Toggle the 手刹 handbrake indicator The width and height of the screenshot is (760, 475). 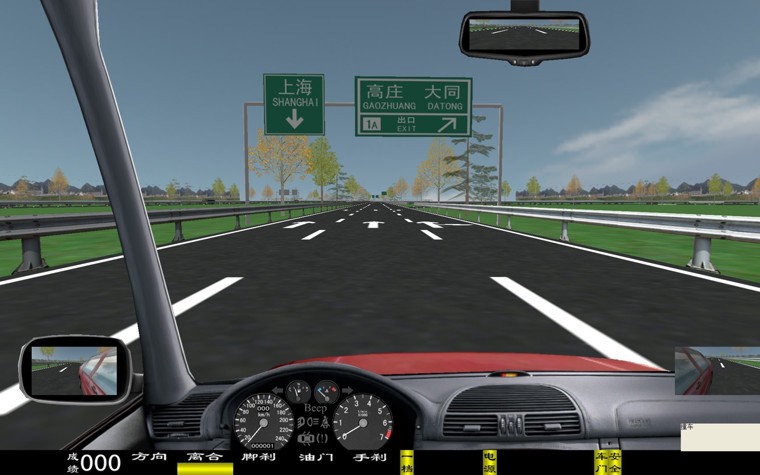369,457
